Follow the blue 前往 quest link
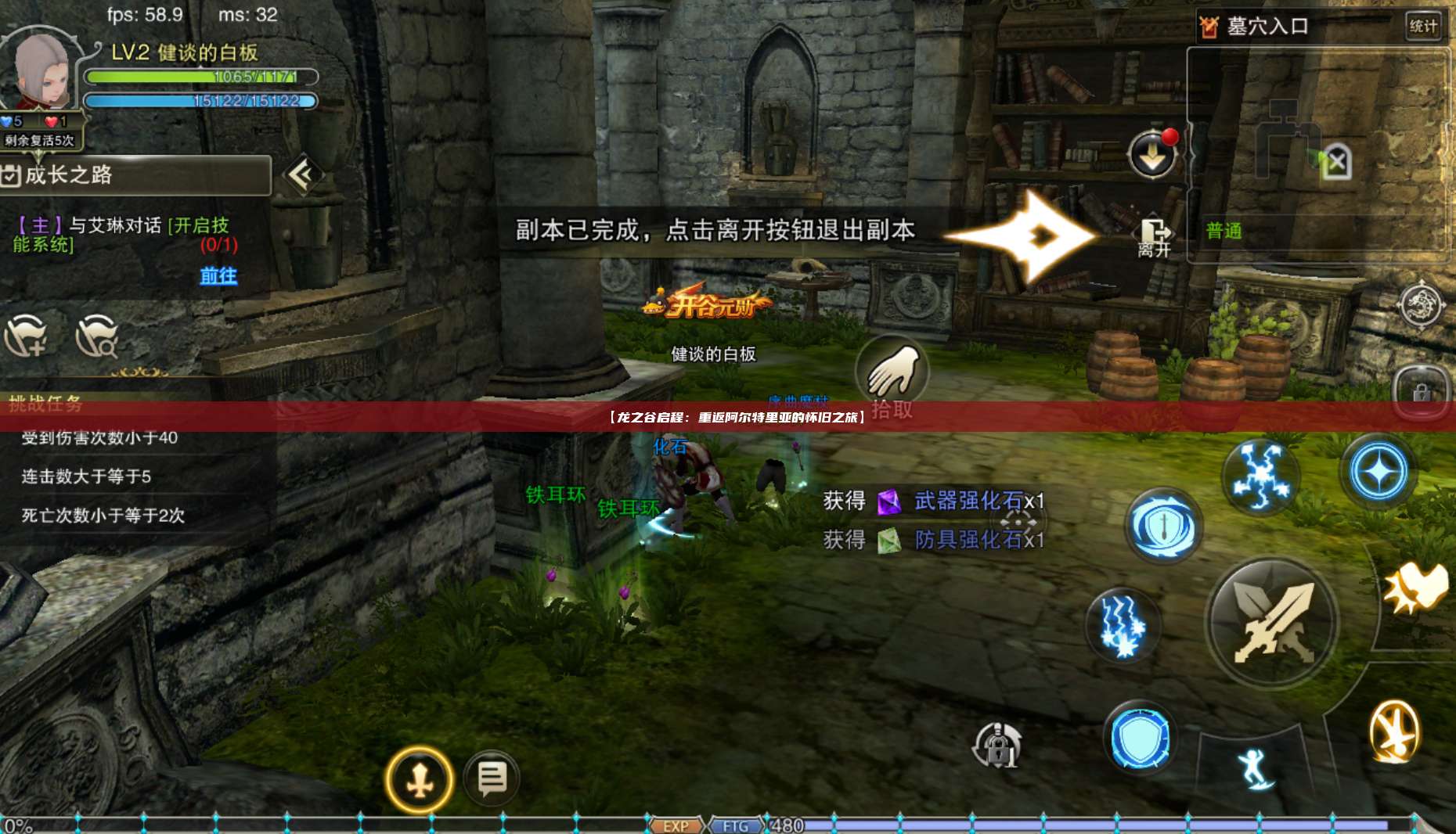This screenshot has width=1456, height=834. pyautogui.click(x=218, y=275)
